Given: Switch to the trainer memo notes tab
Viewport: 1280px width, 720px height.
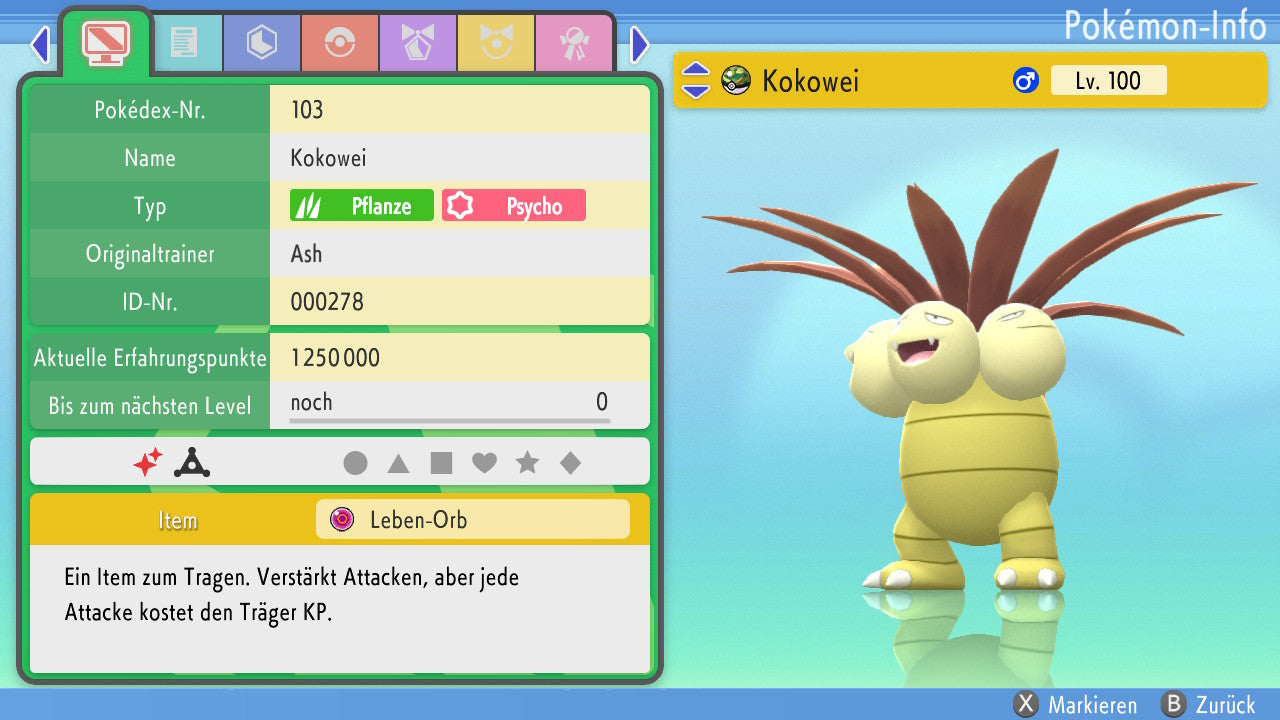Looking at the screenshot, I should coord(184,43).
